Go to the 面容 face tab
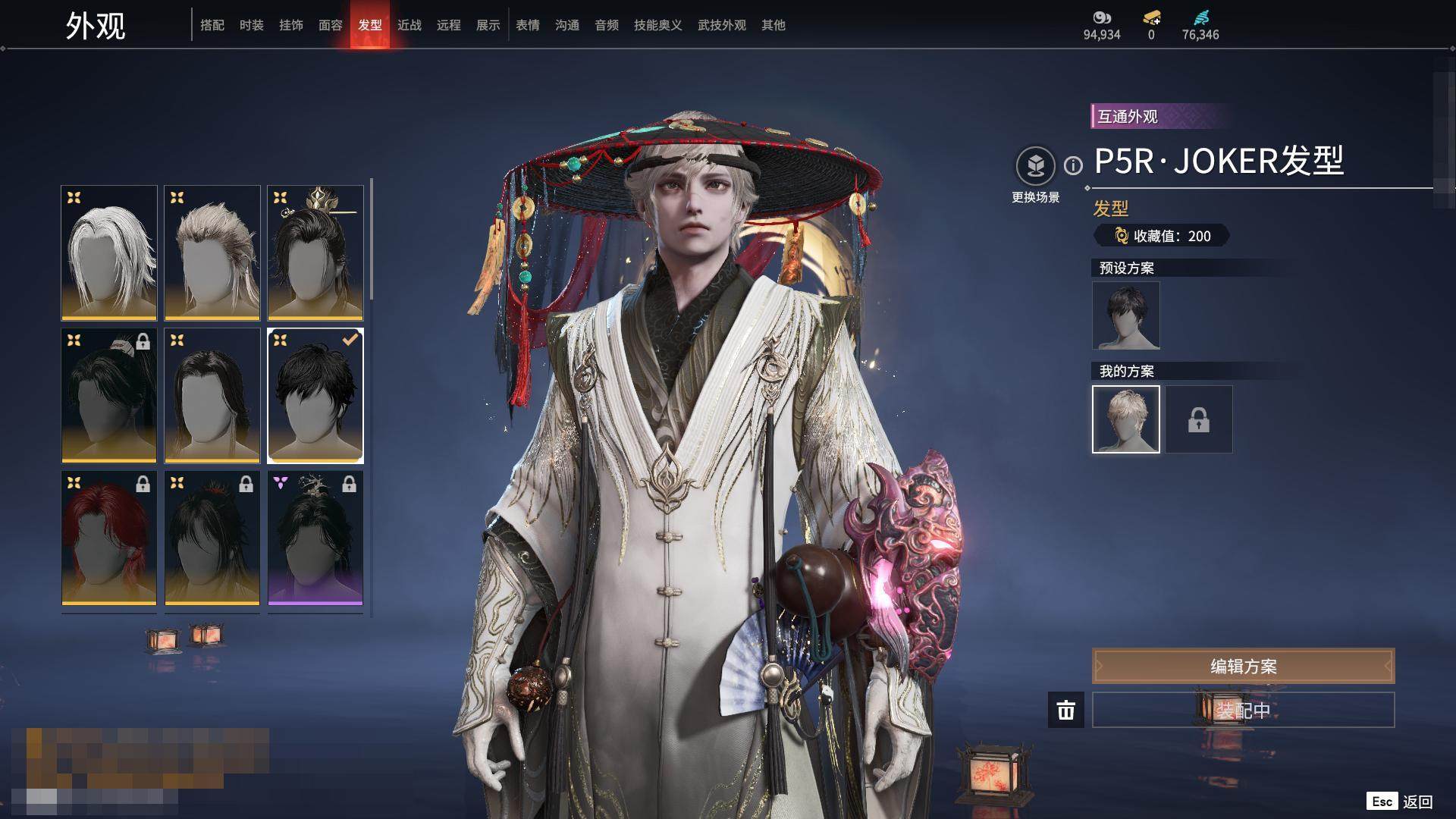 click(331, 25)
